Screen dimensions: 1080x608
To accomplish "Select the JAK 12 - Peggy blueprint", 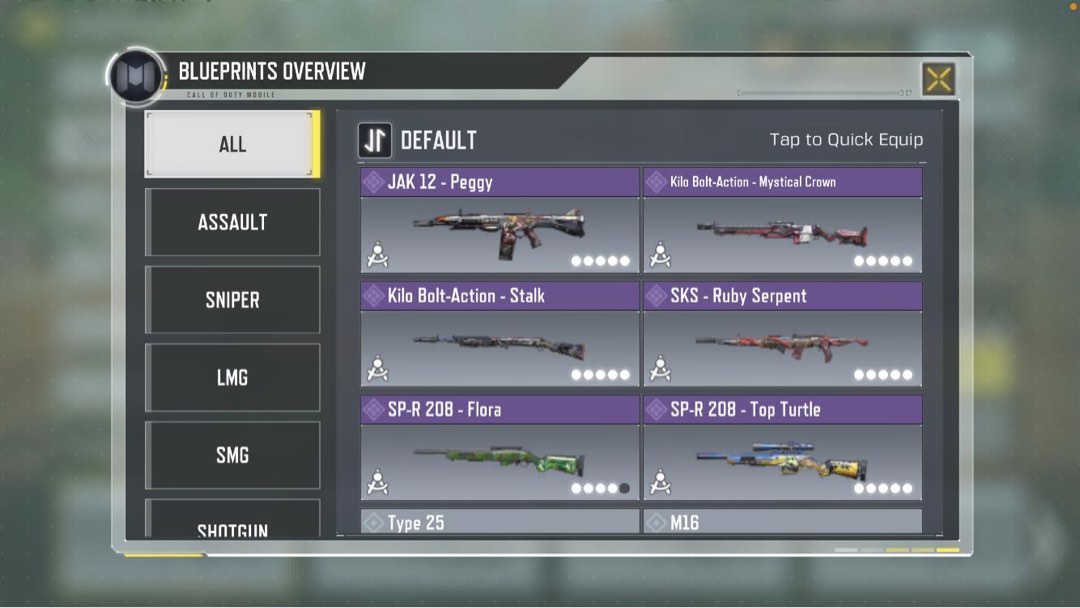I will pos(499,221).
